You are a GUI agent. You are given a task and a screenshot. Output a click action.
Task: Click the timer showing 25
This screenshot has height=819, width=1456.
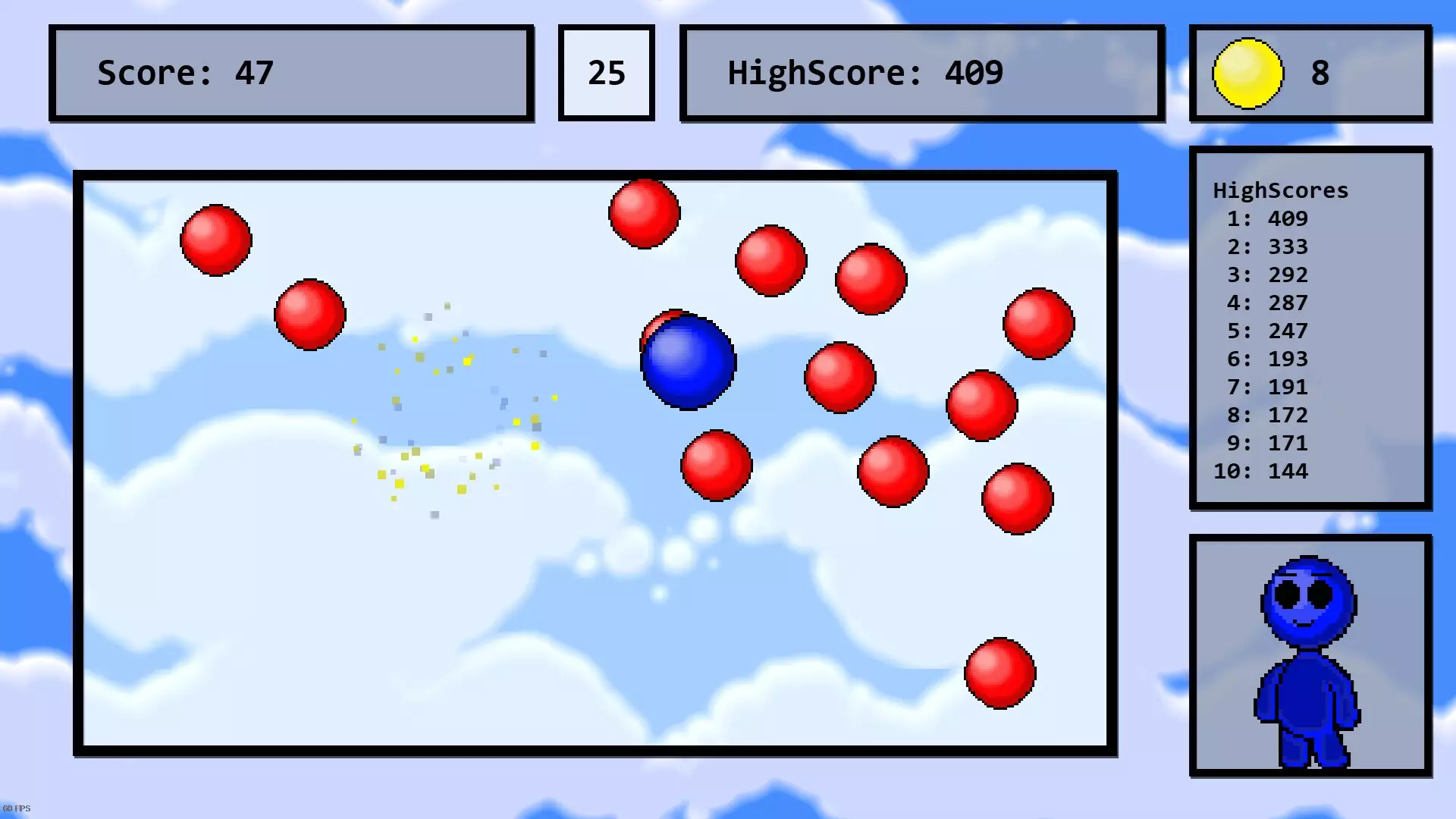(x=606, y=72)
